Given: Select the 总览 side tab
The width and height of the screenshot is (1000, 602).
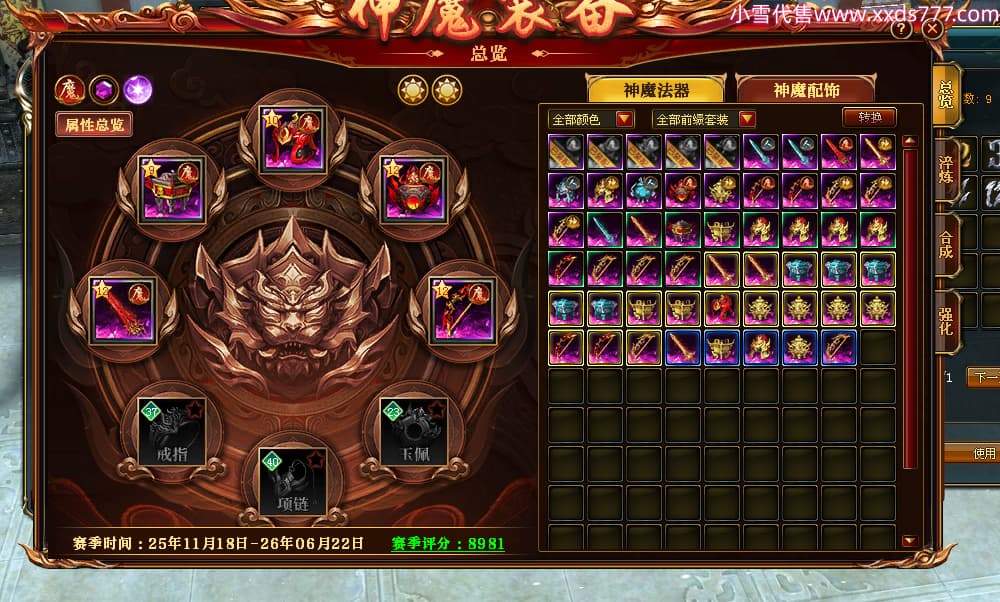Looking at the screenshot, I should (x=946, y=90).
